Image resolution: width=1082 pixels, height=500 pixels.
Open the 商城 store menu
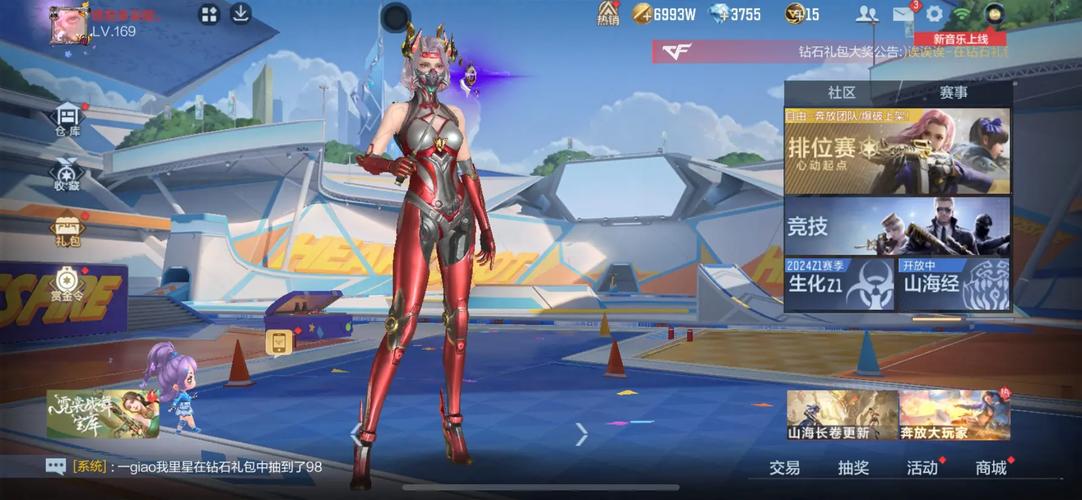tap(991, 467)
